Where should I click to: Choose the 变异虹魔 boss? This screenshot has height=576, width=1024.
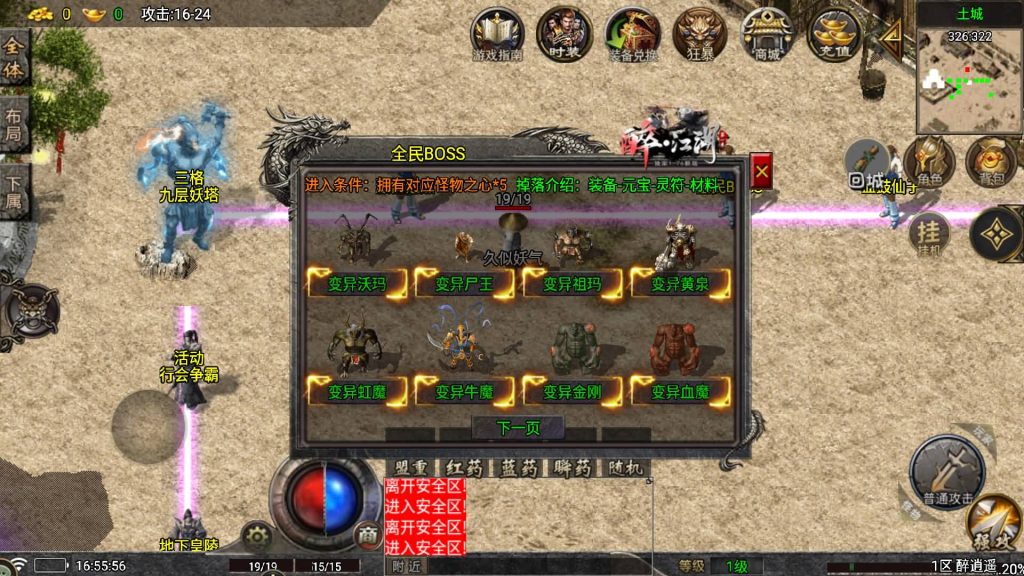[x=357, y=392]
